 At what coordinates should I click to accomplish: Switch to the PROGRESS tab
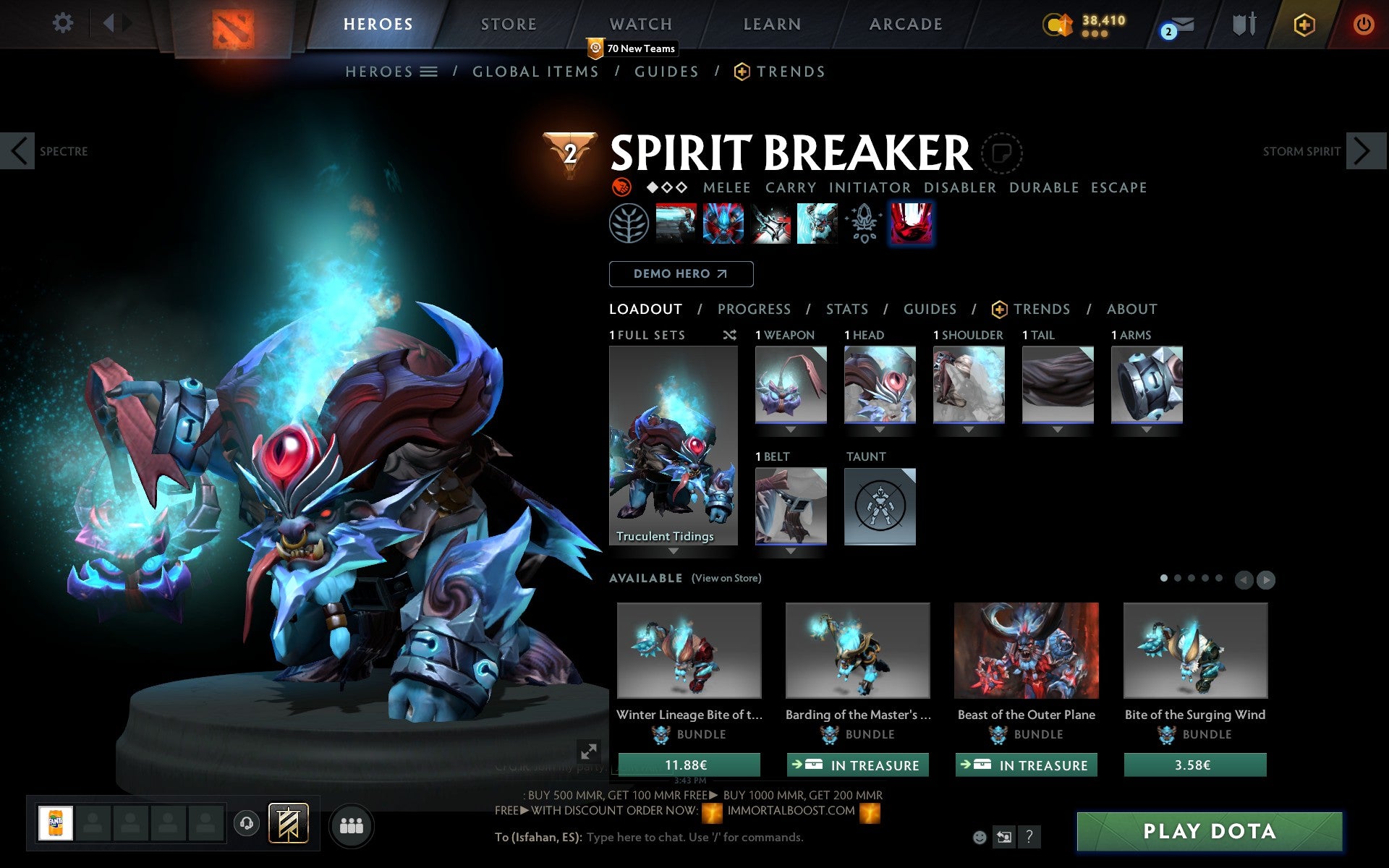(x=754, y=309)
